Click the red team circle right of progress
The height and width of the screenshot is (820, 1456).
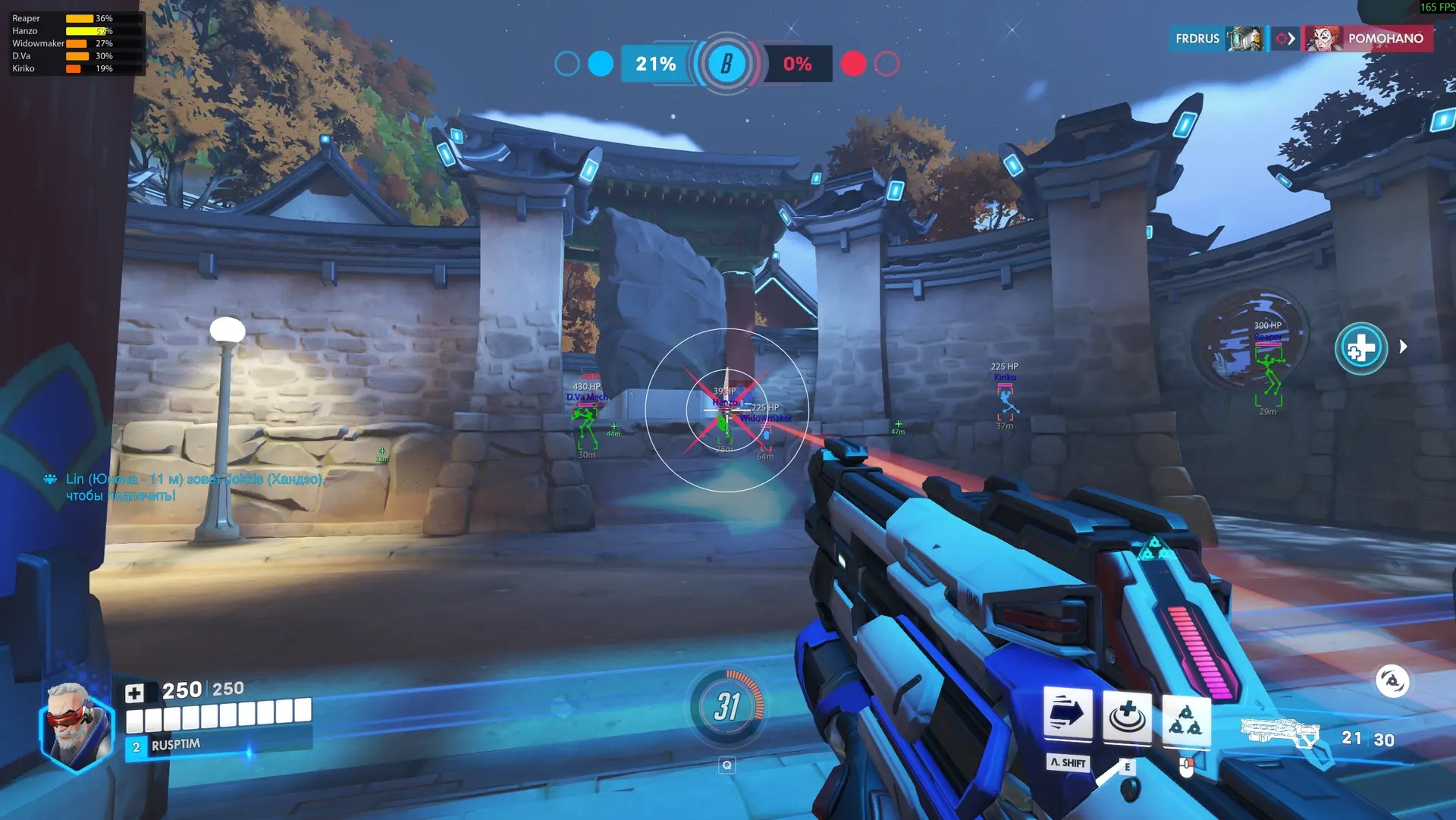pos(855,65)
